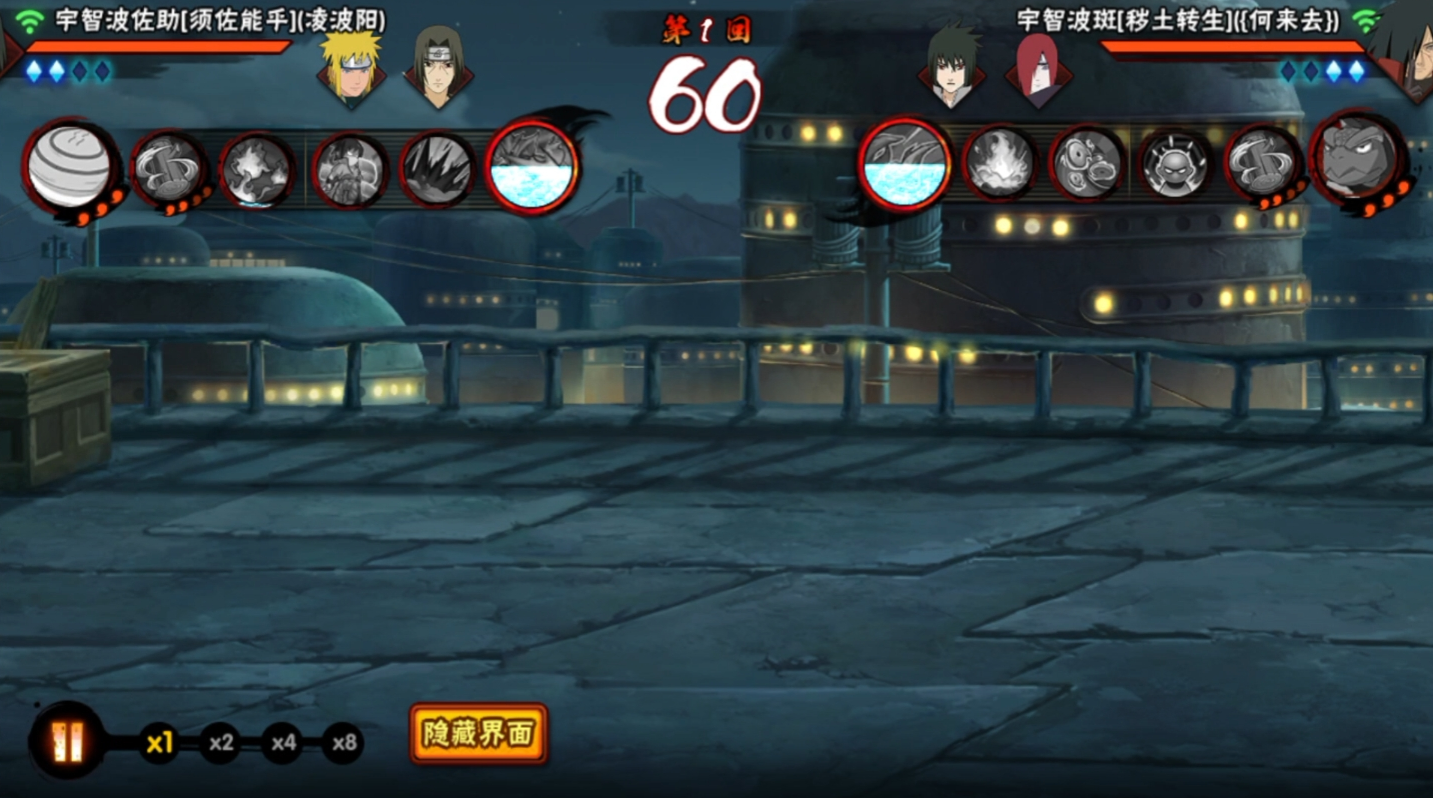Choose the x8 playback speed
Screen dimensions: 1433x798
point(344,743)
